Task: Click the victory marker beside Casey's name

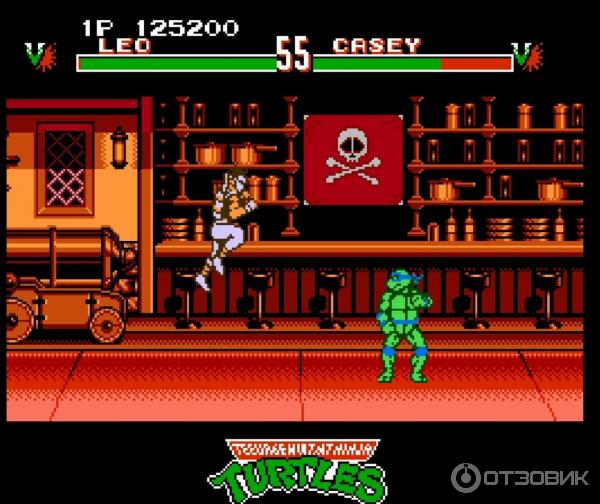Action: pos(527,55)
